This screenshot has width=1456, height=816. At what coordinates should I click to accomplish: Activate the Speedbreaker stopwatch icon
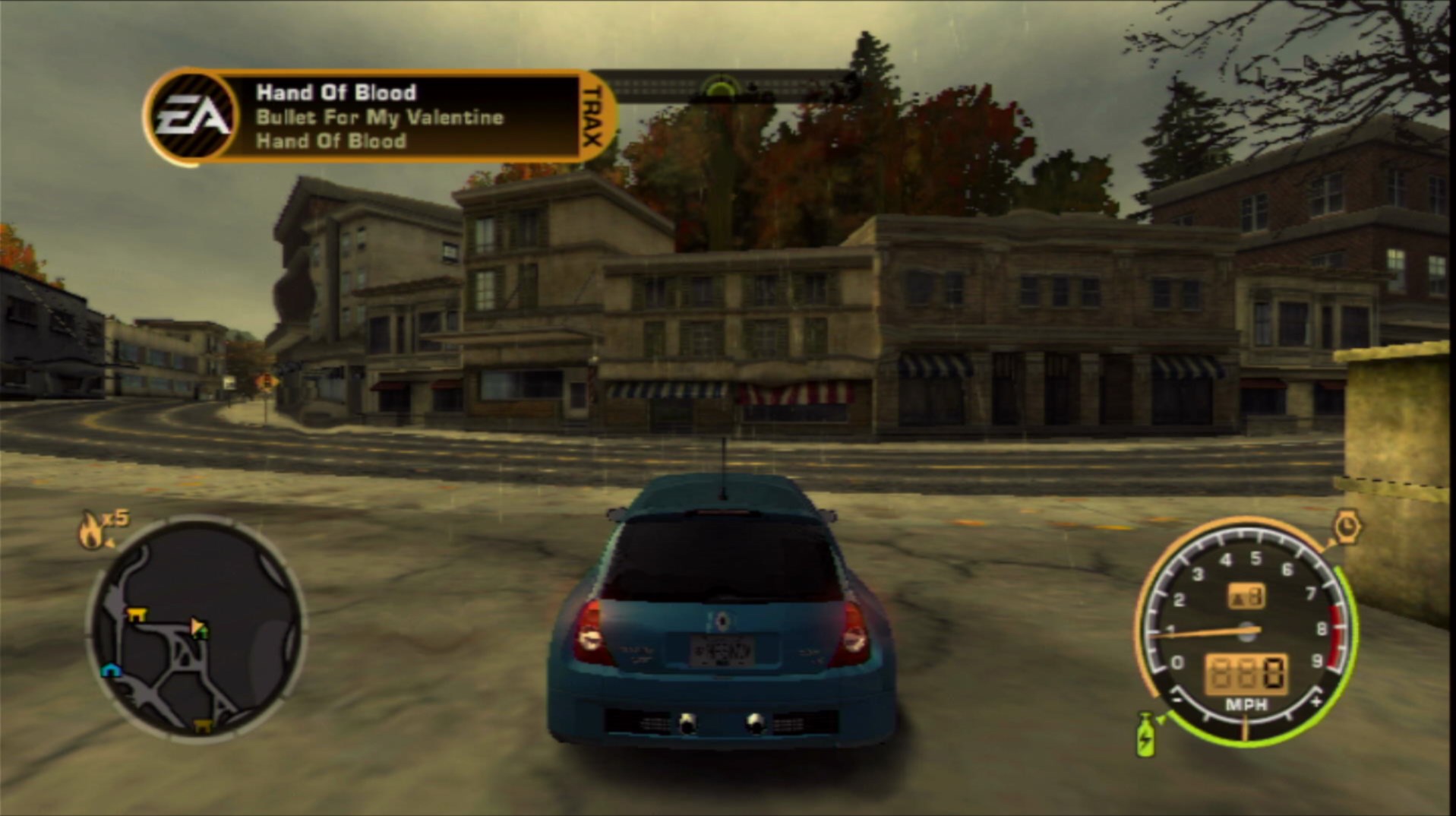pyautogui.click(x=1346, y=527)
